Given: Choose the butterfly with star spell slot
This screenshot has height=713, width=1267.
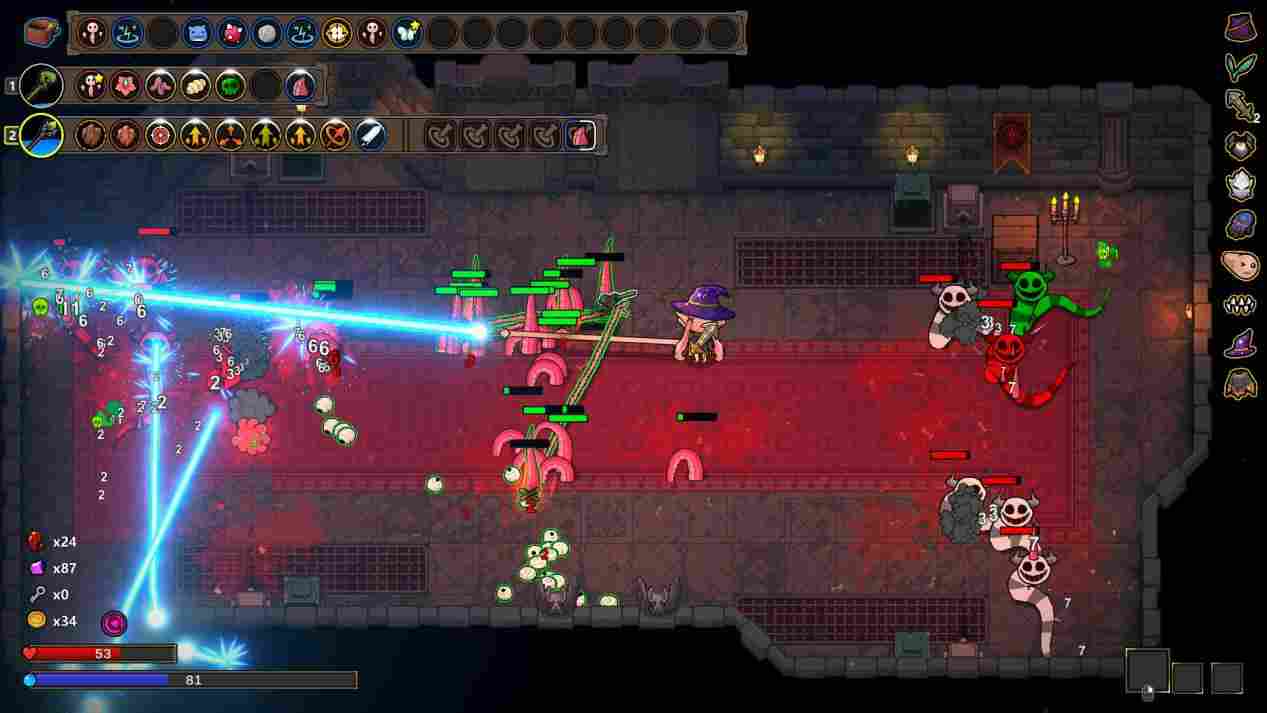Looking at the screenshot, I should [x=406, y=33].
